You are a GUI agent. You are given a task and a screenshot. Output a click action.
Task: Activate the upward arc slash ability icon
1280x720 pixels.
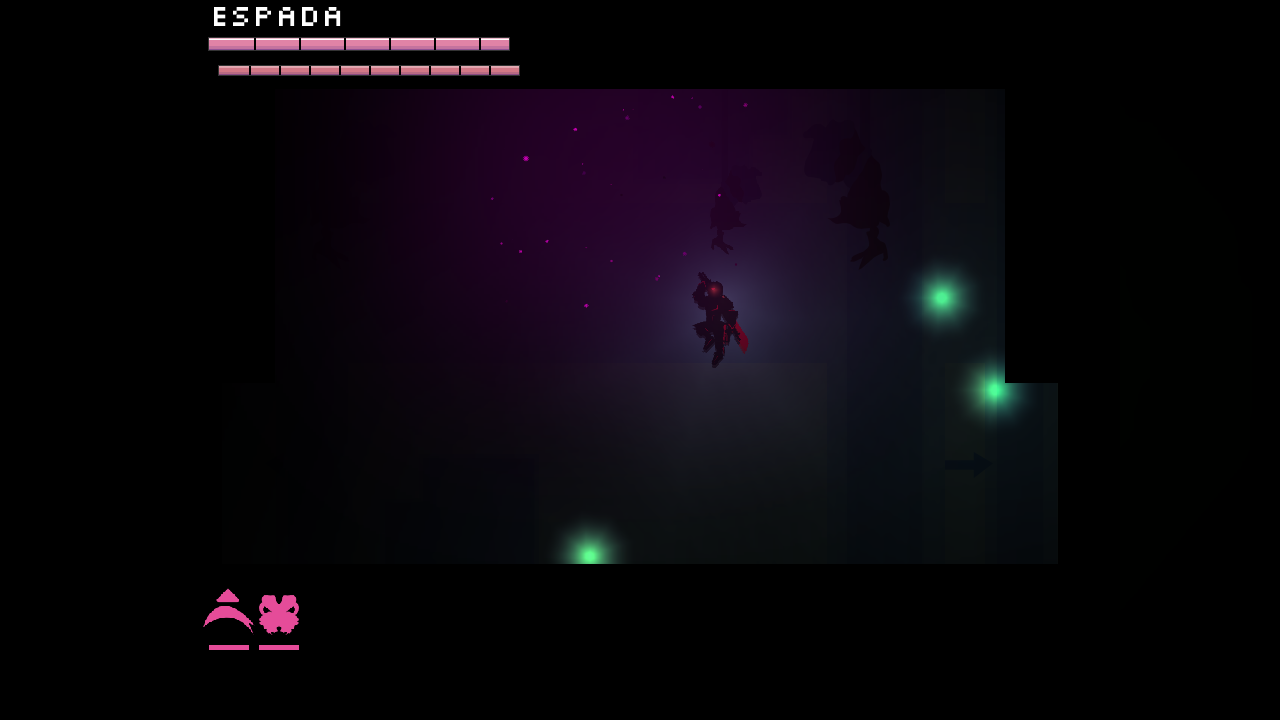click(x=228, y=612)
